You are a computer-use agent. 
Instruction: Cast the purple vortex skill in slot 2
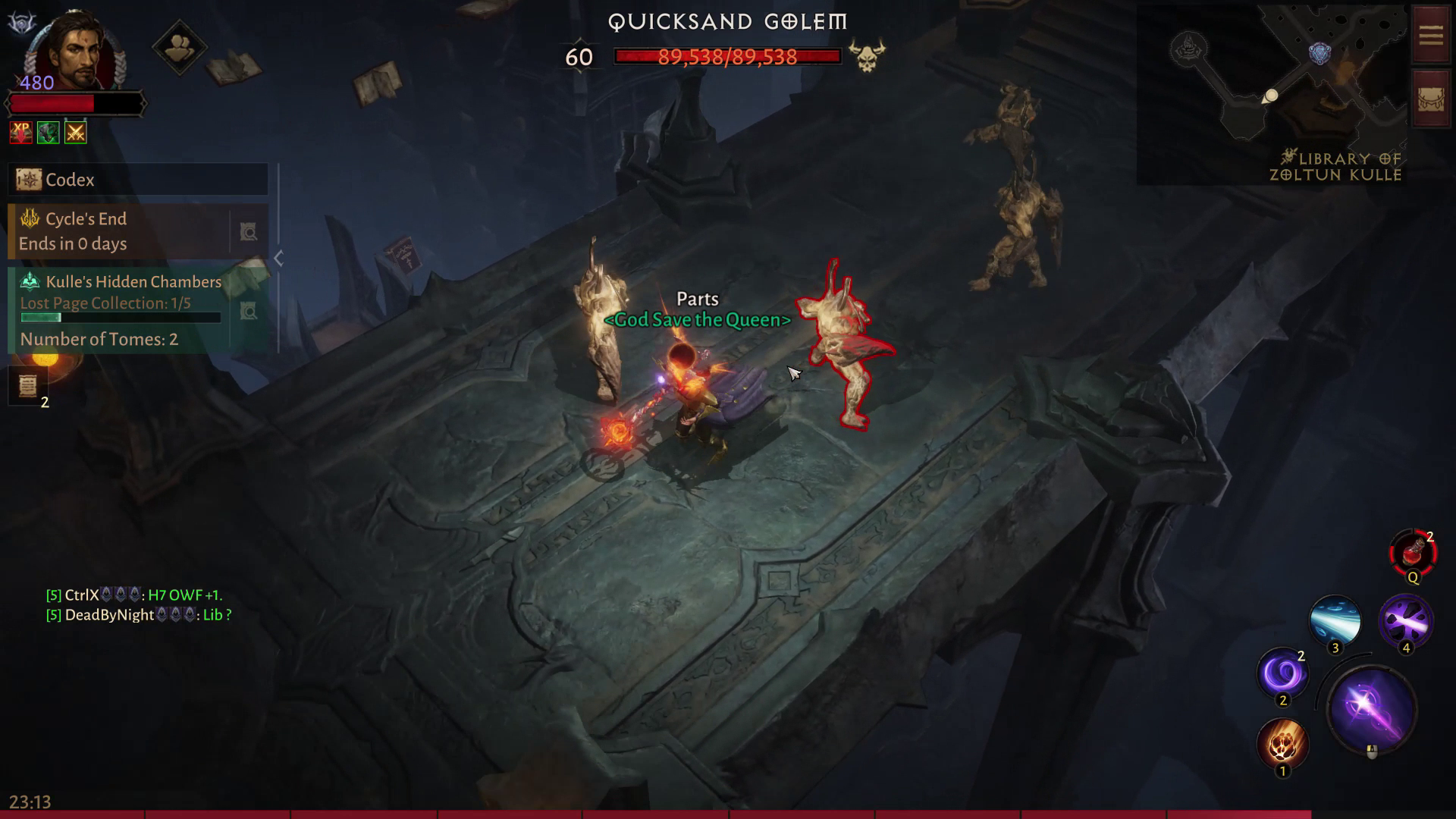tap(1282, 672)
